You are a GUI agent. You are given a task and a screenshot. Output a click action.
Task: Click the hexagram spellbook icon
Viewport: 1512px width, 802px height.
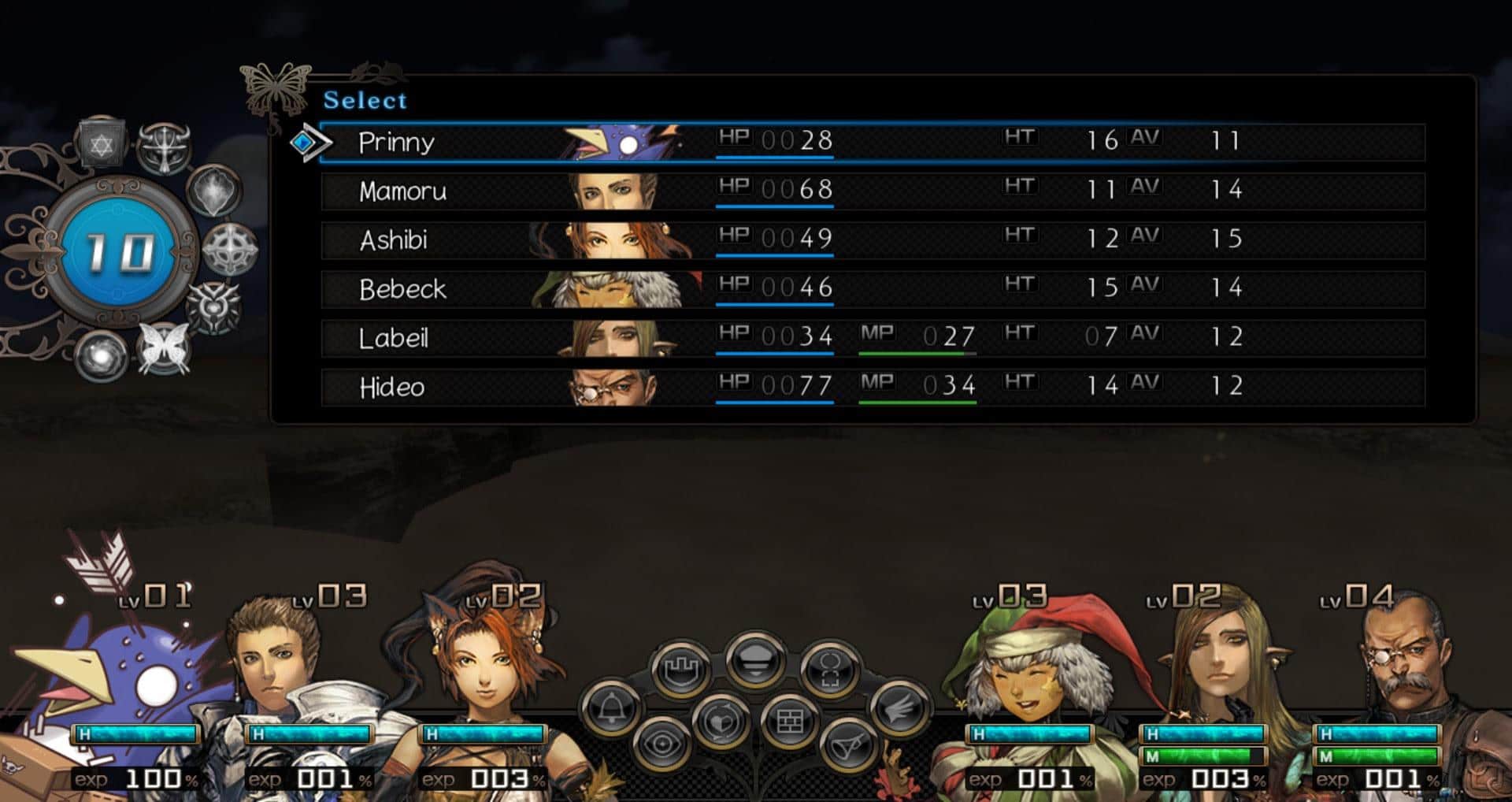click(102, 144)
